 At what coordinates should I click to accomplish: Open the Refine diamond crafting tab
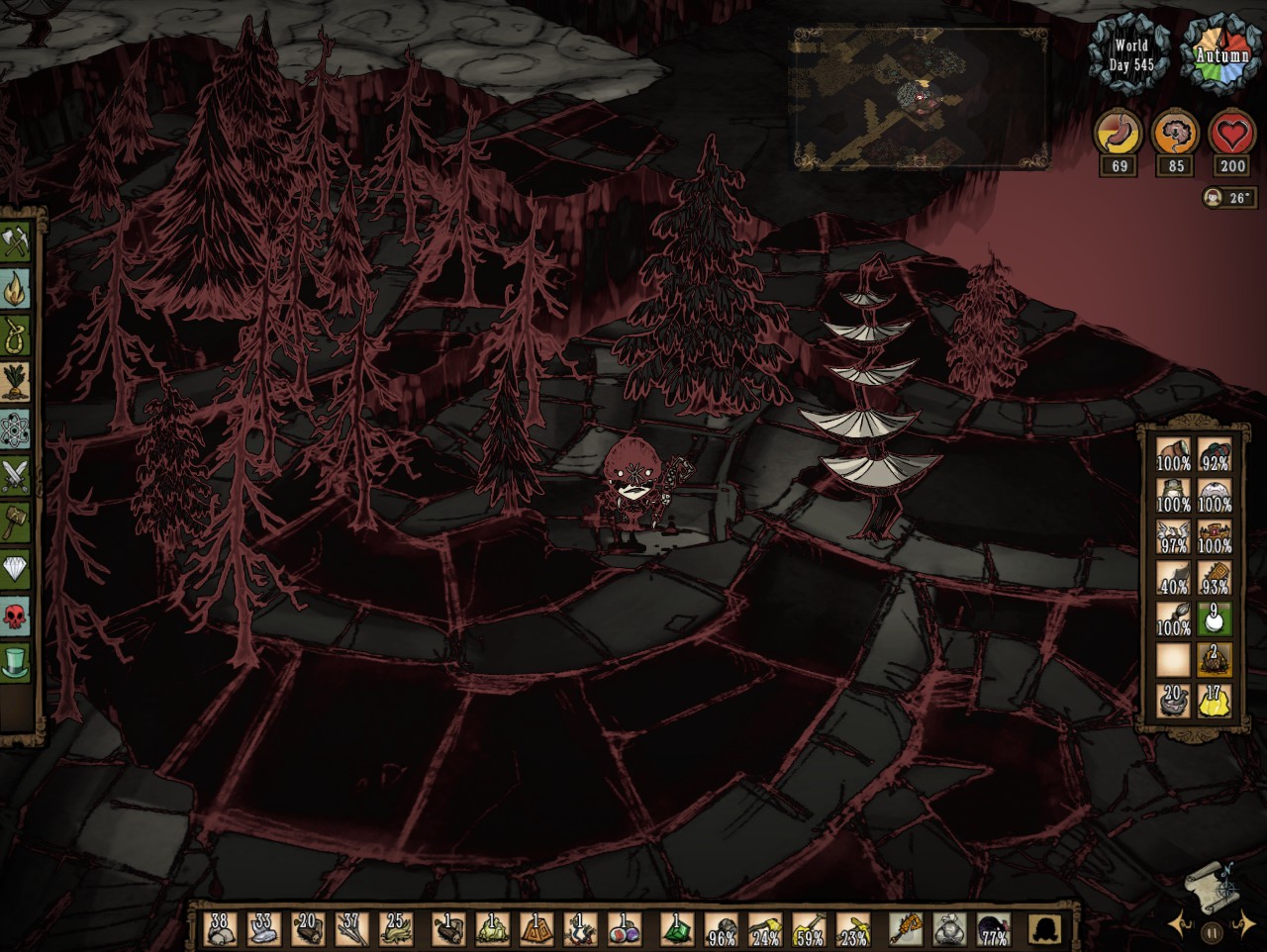(18, 570)
